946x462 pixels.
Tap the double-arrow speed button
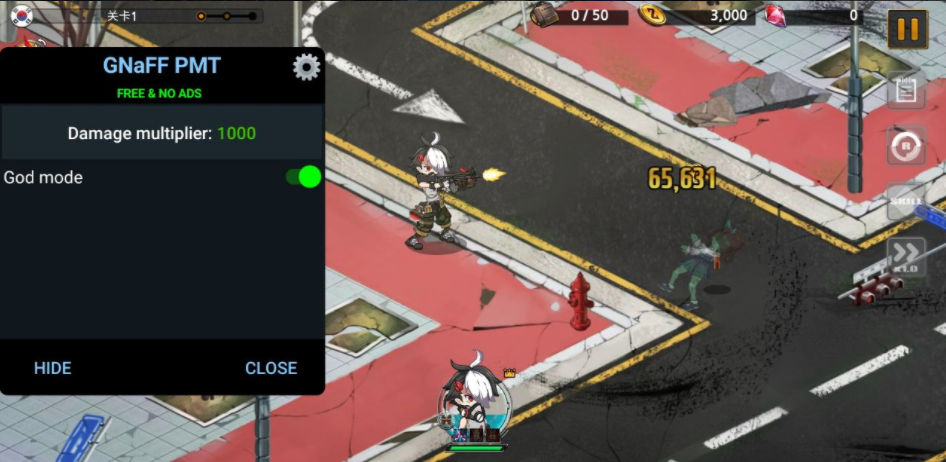tap(906, 256)
